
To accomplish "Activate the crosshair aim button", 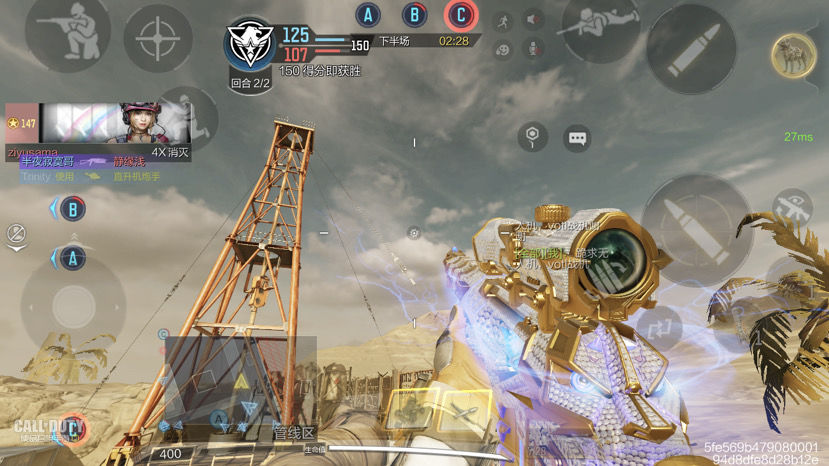I will pyautogui.click(x=158, y=39).
